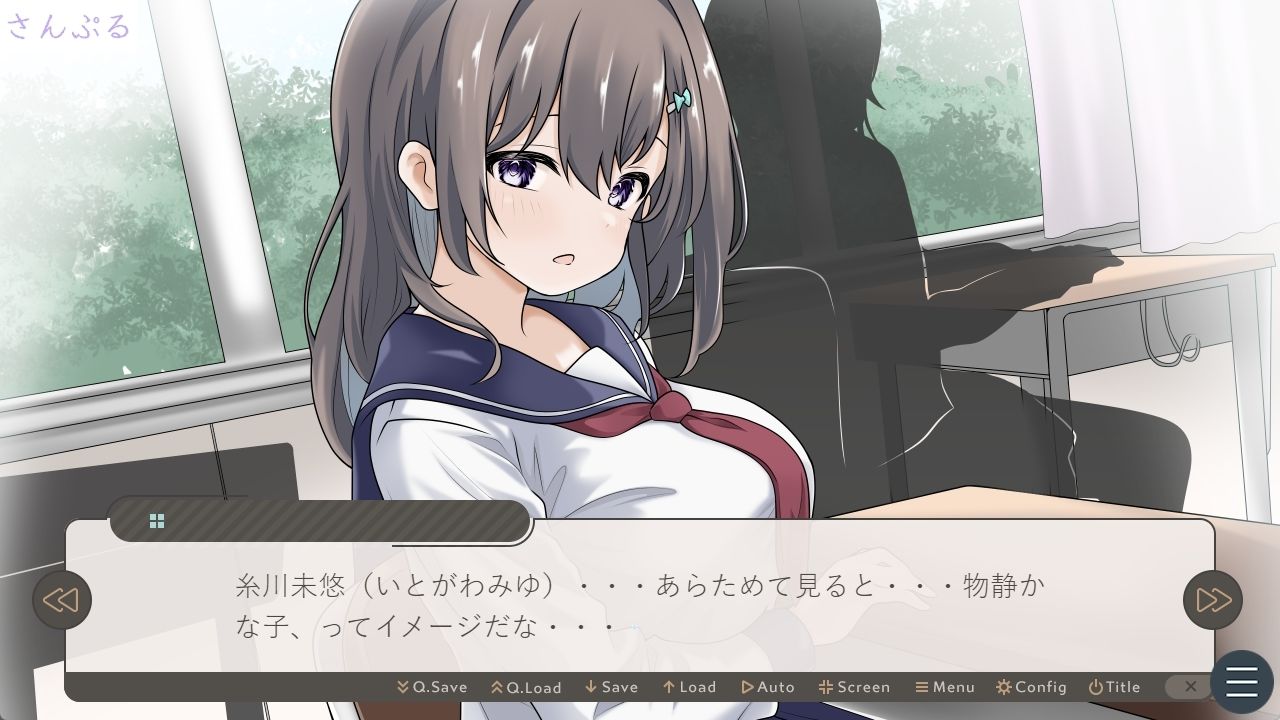
Task: Enable Auto text-advance mode
Action: [770, 687]
